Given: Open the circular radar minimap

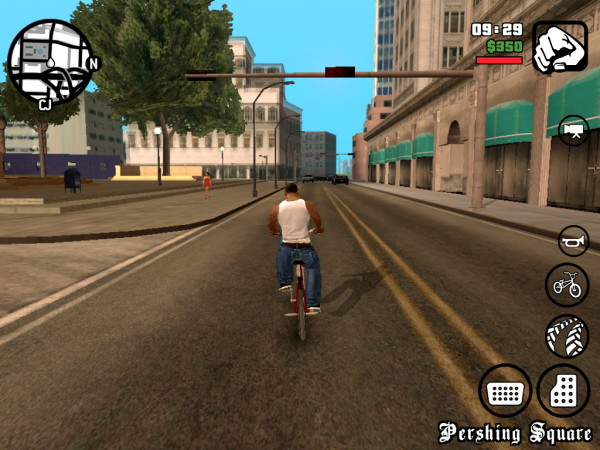Looking at the screenshot, I should [x=49, y=62].
